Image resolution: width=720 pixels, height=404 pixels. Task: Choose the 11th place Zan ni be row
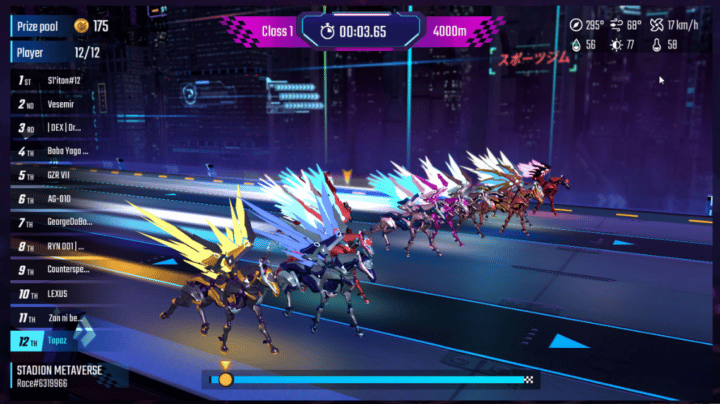62,318
